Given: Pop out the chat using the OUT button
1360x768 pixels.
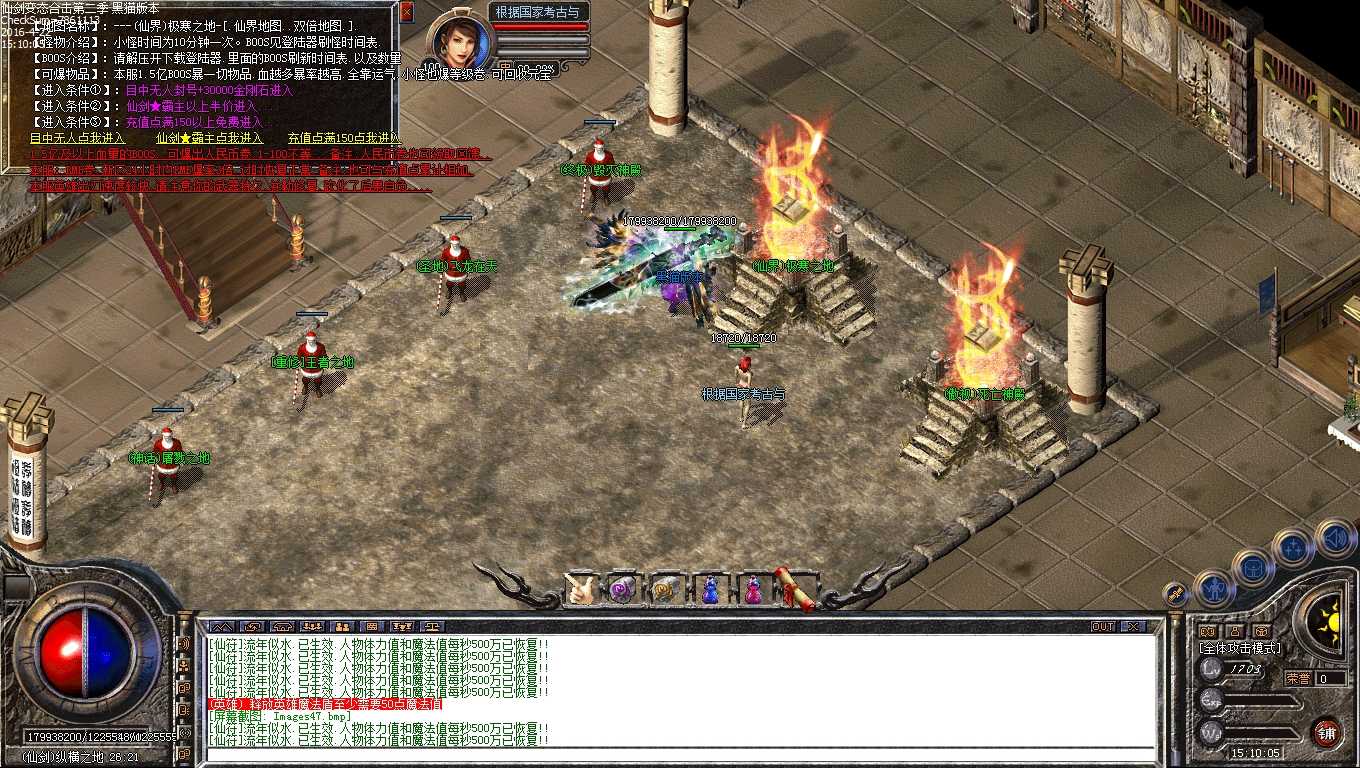Looking at the screenshot, I should click(x=1103, y=625).
